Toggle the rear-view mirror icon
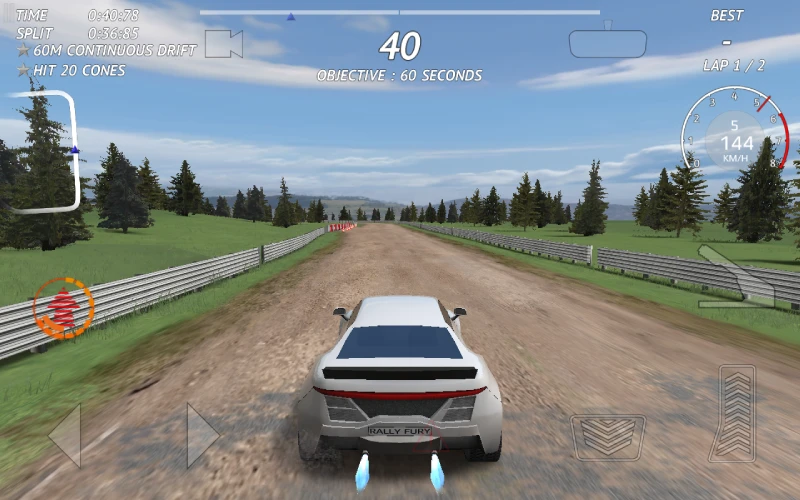Screen dimensions: 800x500 click(x=608, y=43)
